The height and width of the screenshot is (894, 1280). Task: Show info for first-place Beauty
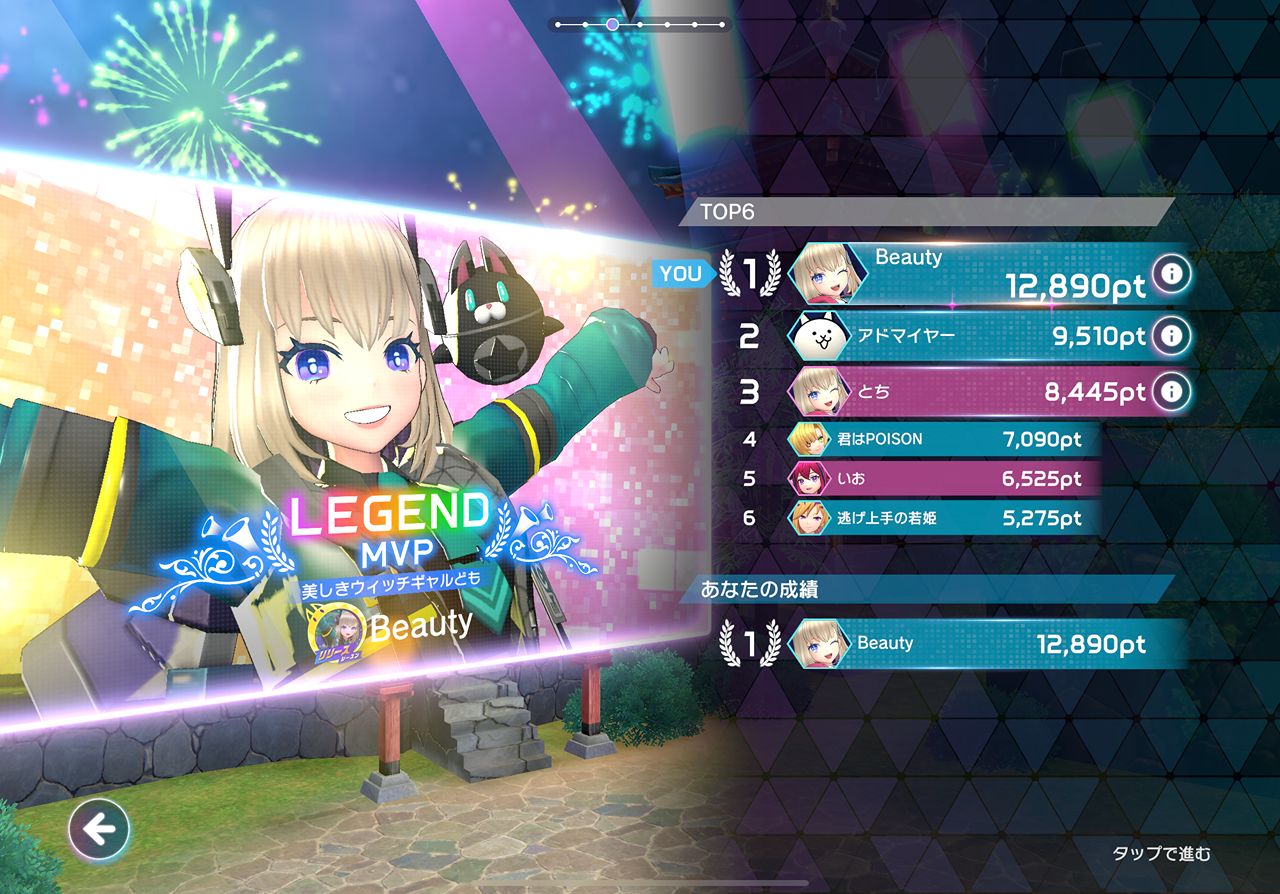[1171, 273]
